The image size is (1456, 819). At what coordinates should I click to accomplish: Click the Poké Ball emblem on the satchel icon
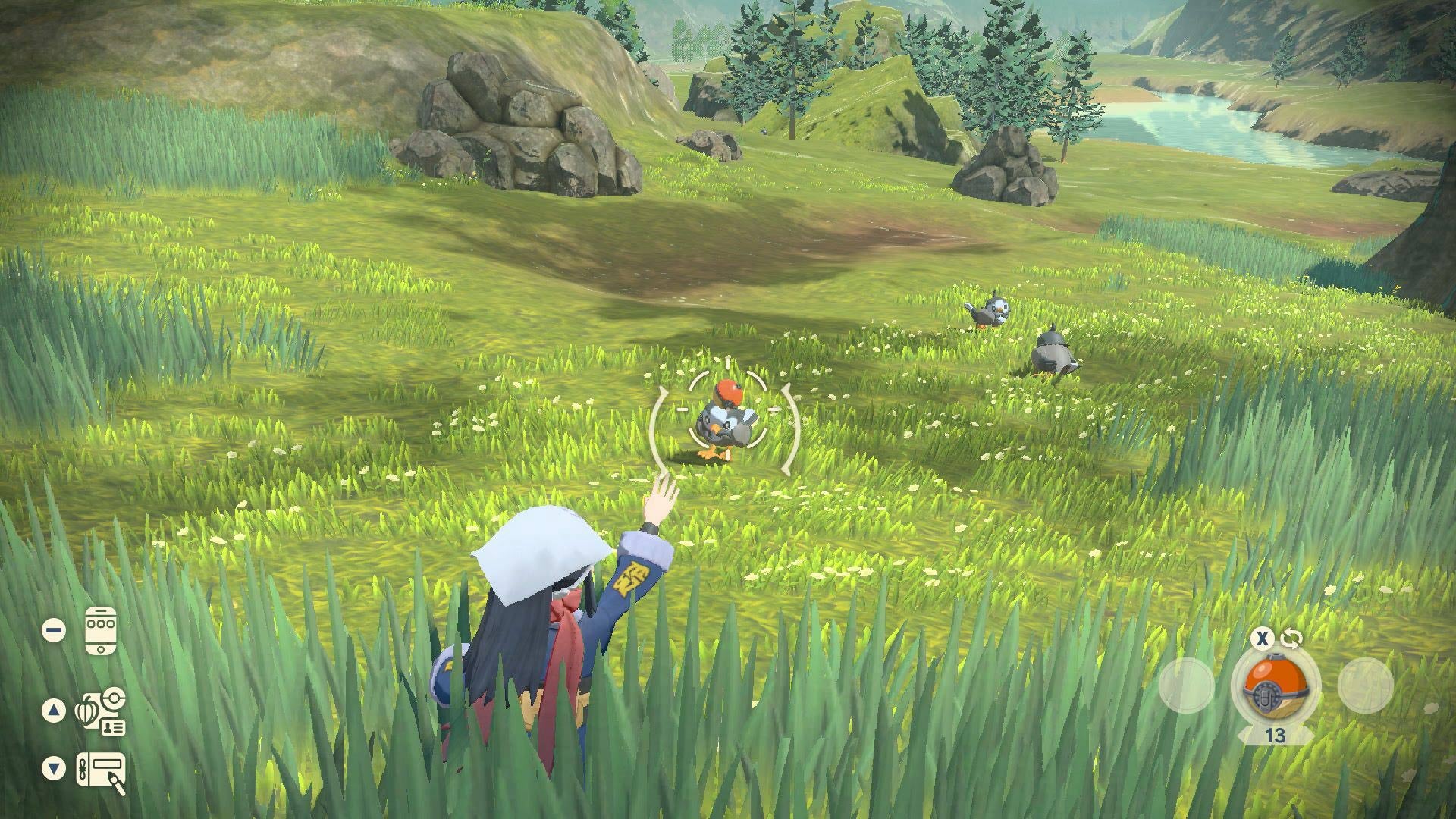[x=114, y=698]
